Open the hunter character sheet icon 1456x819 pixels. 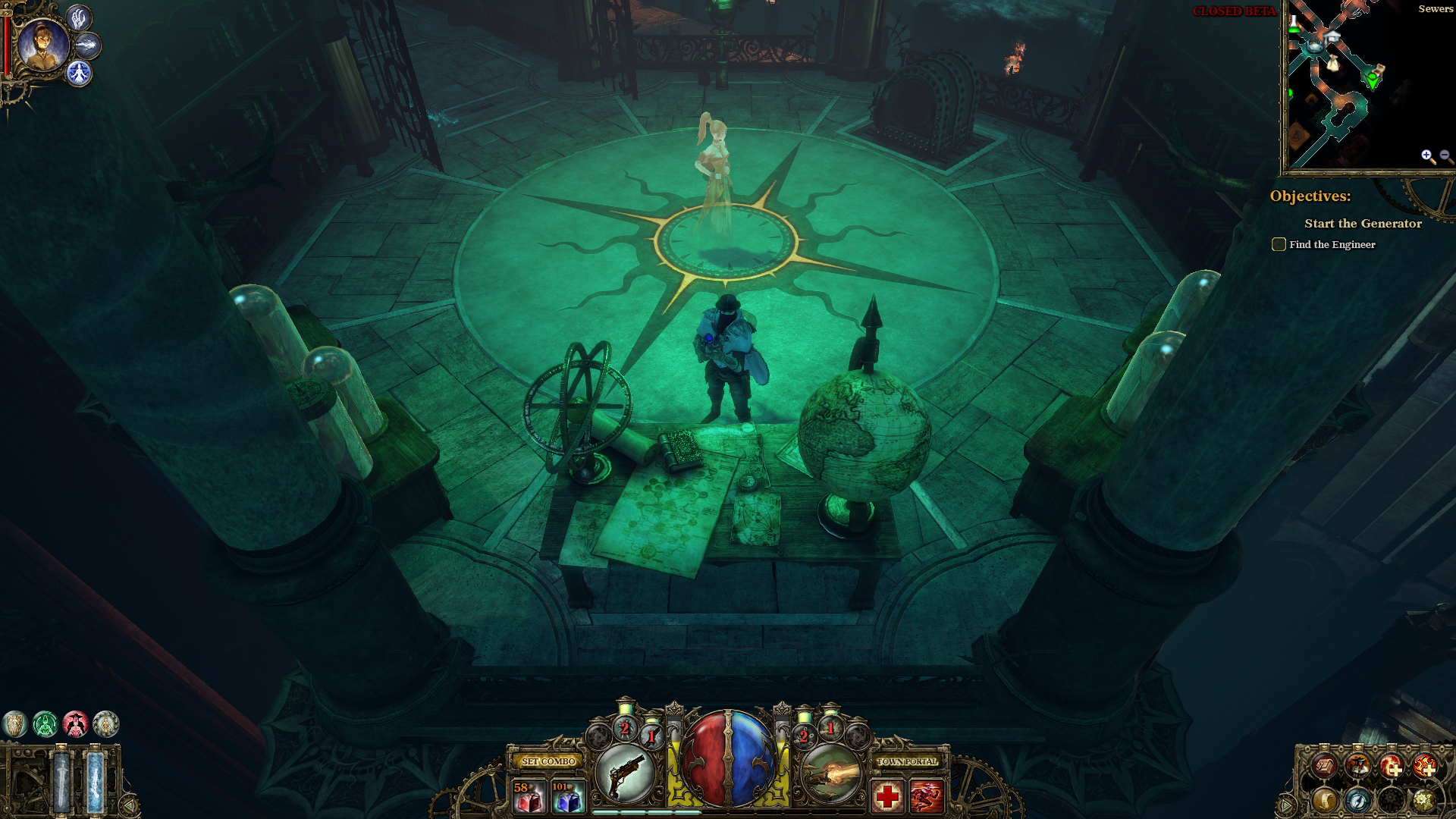[x=1357, y=767]
